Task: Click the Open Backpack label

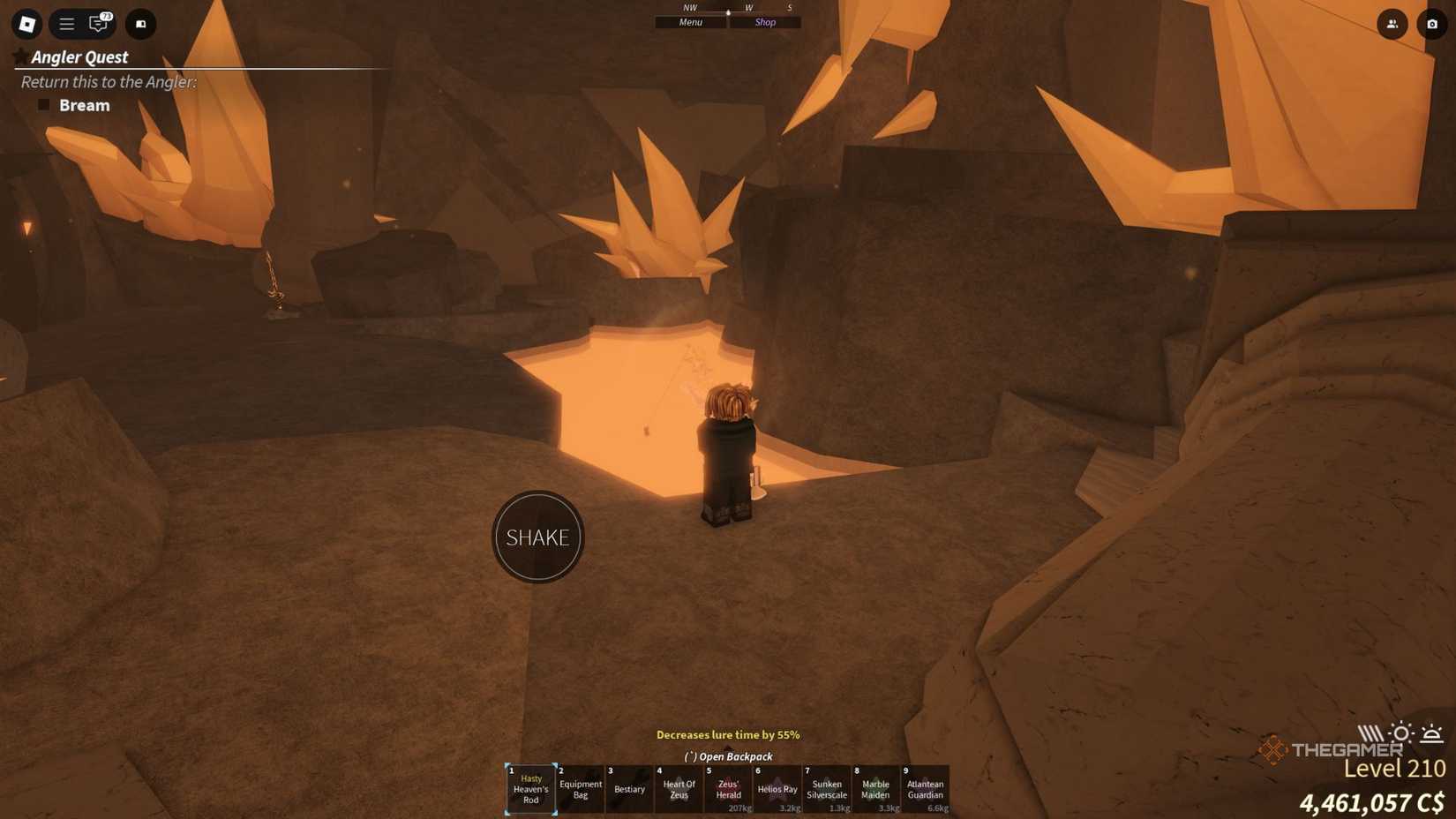Action: 727,756
